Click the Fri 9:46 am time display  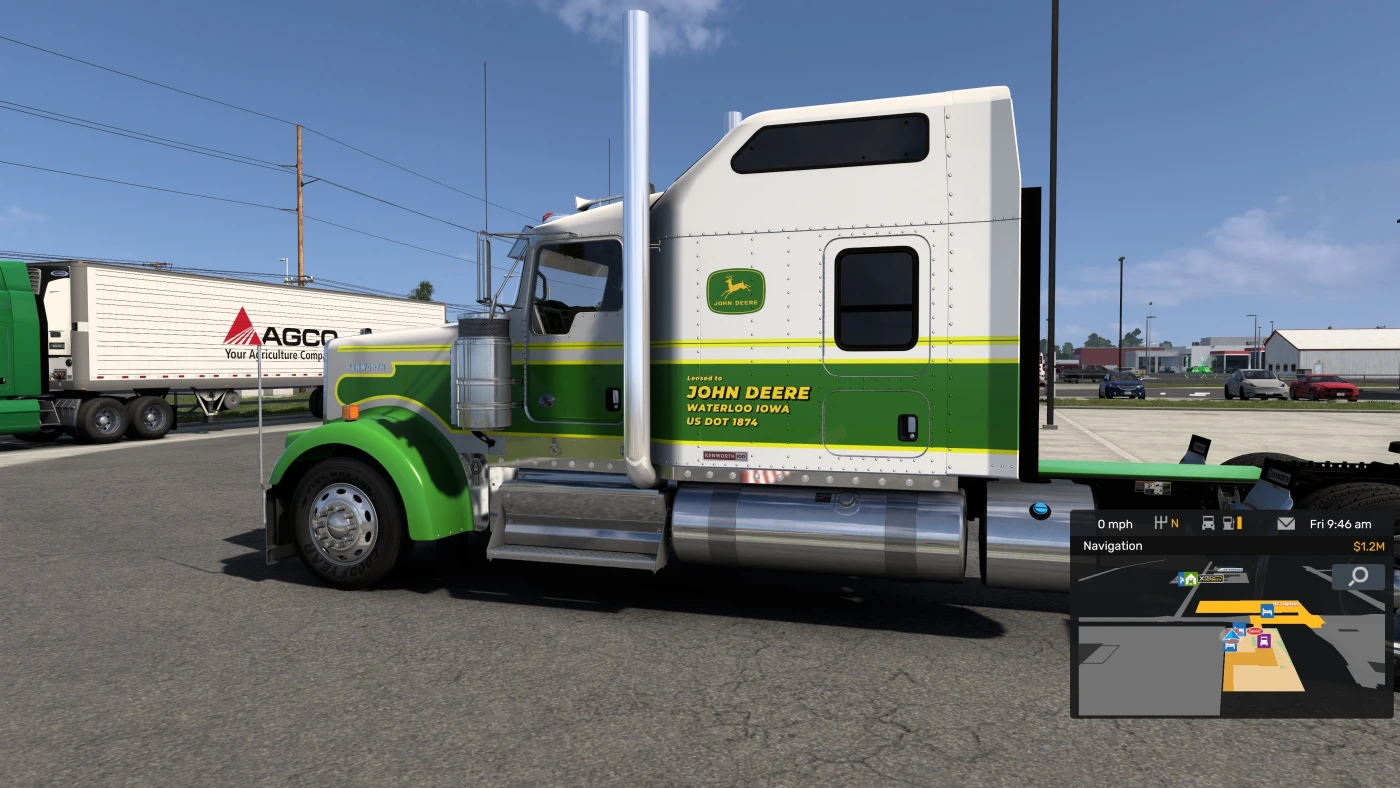point(1340,524)
